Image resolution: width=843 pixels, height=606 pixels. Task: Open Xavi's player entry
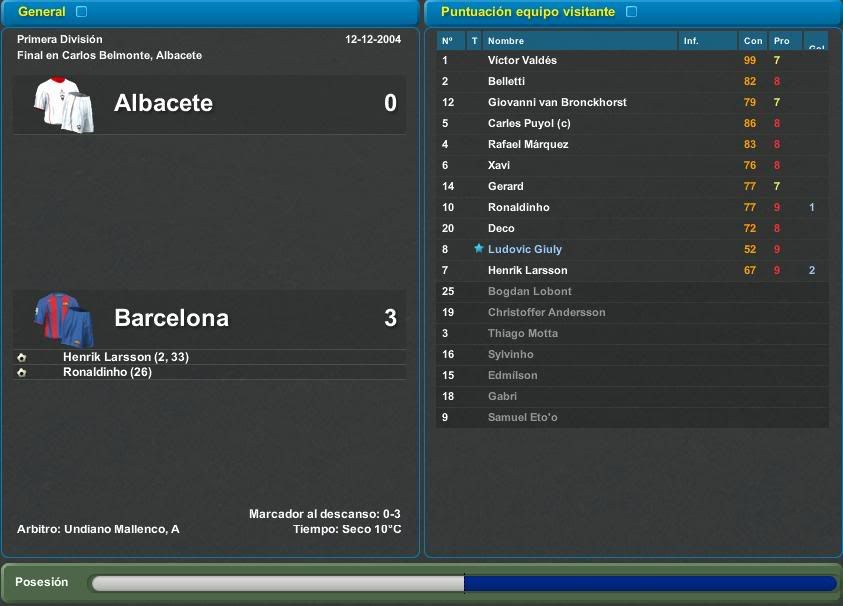coord(499,166)
